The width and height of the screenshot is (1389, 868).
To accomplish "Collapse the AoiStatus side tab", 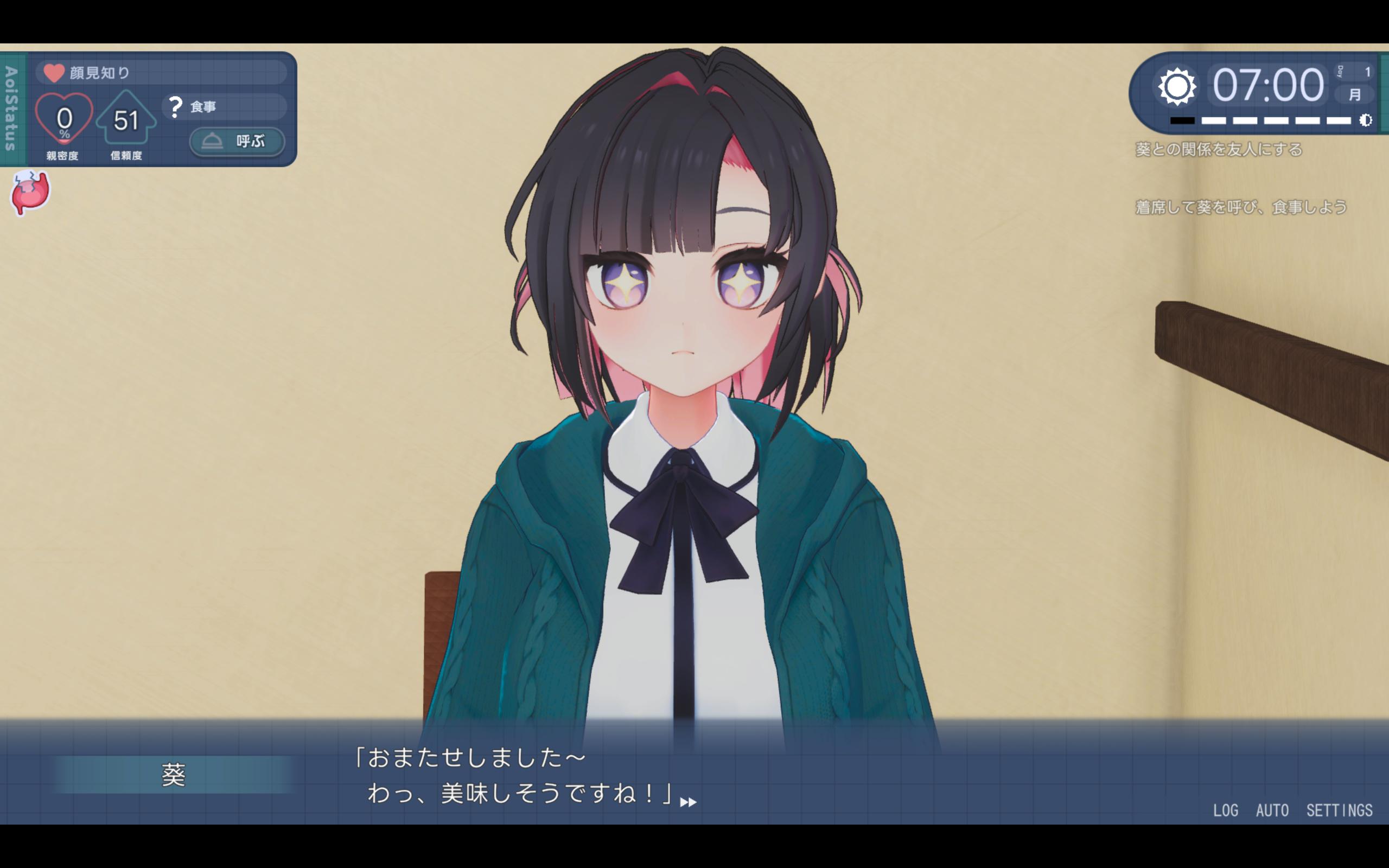I will 11,108.
